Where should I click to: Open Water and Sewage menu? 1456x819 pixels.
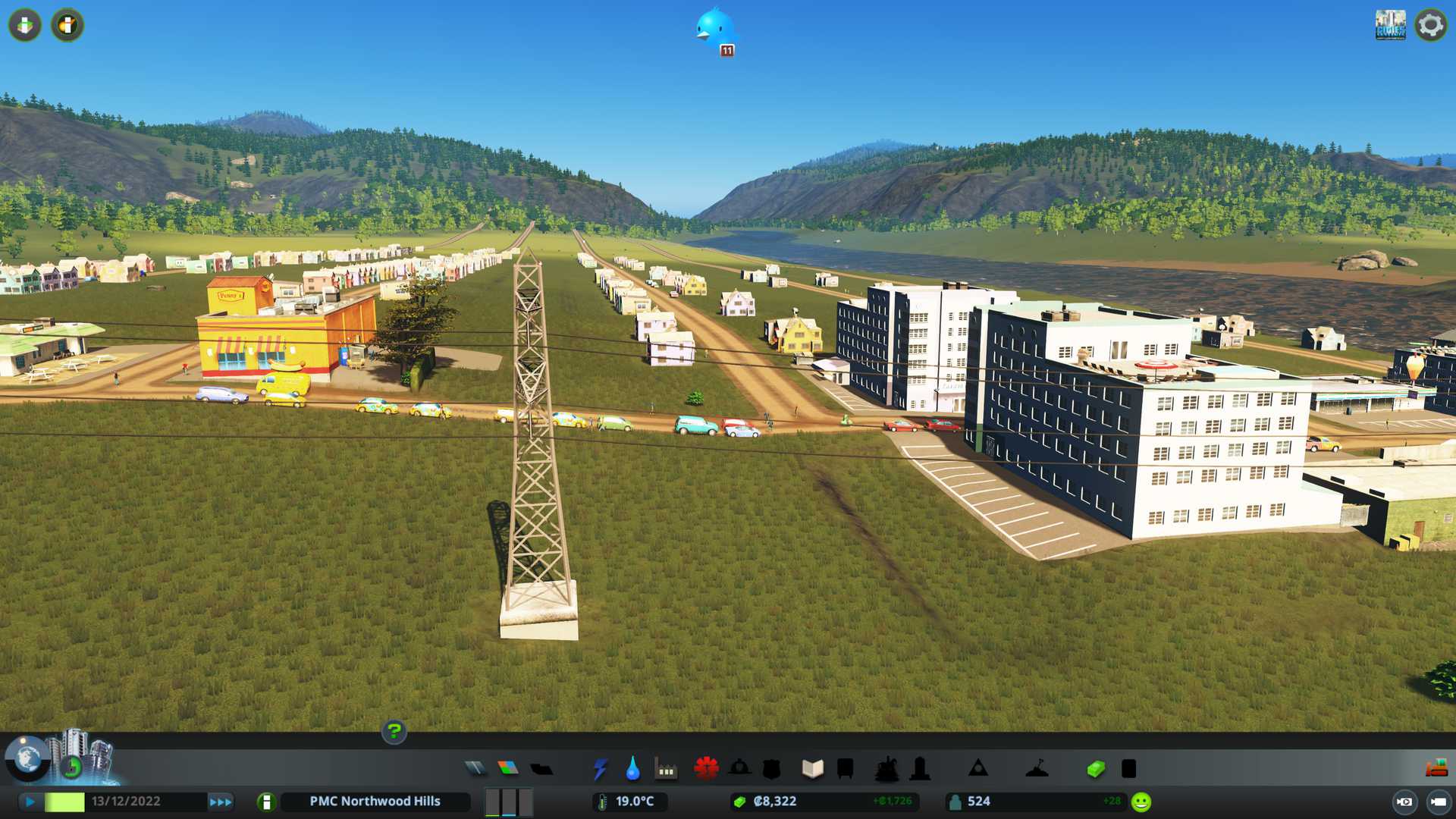pos(632,769)
